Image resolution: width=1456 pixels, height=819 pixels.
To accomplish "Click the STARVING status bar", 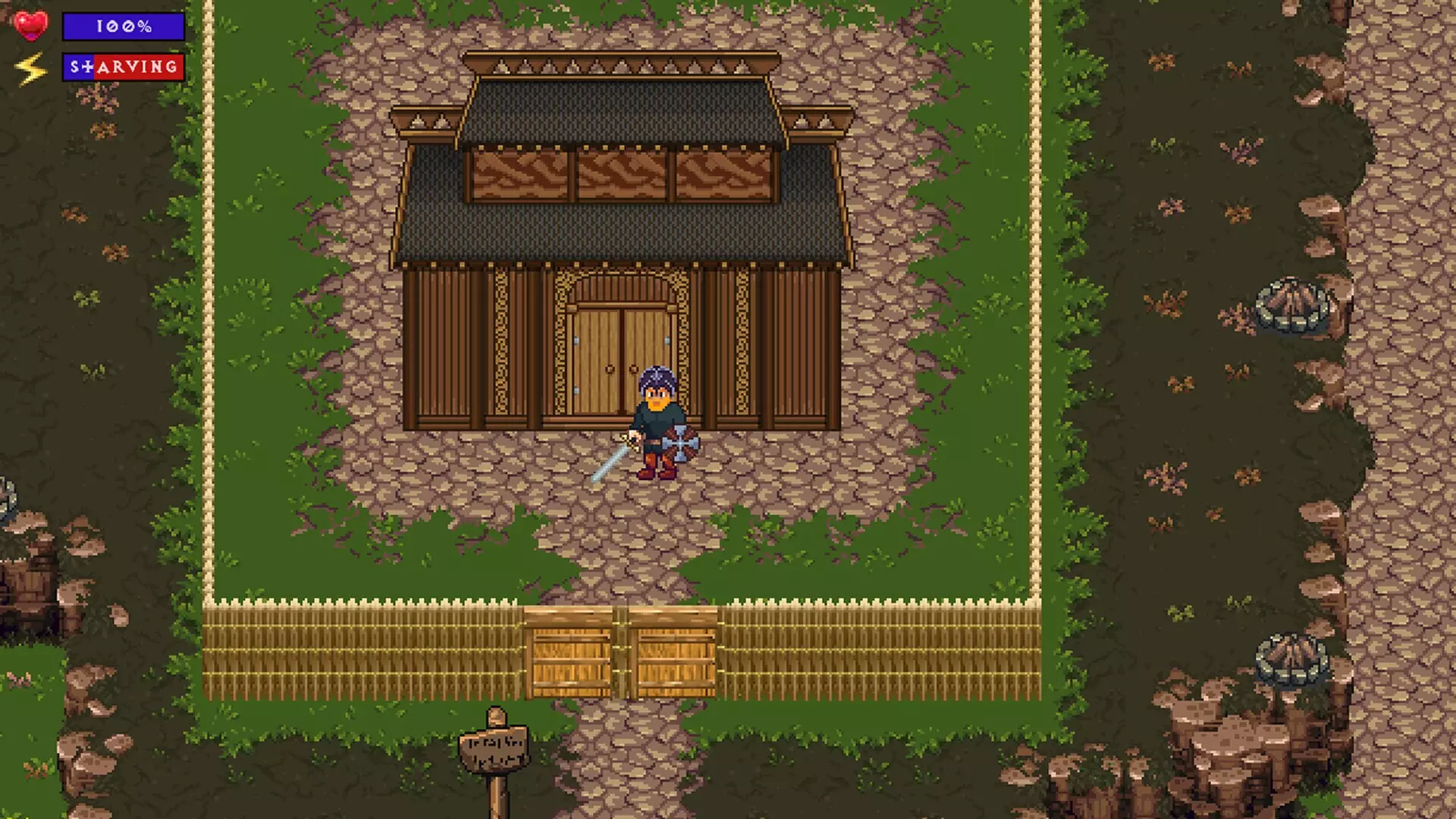I will click(124, 67).
